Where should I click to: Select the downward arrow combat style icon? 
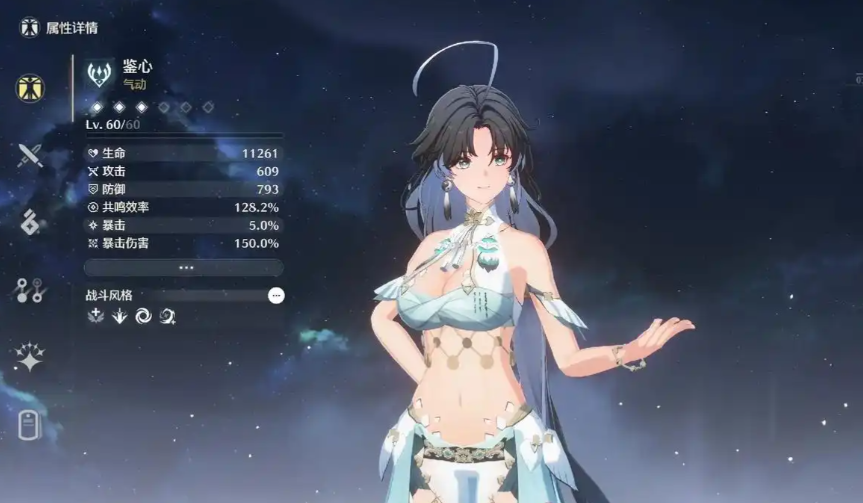120,316
